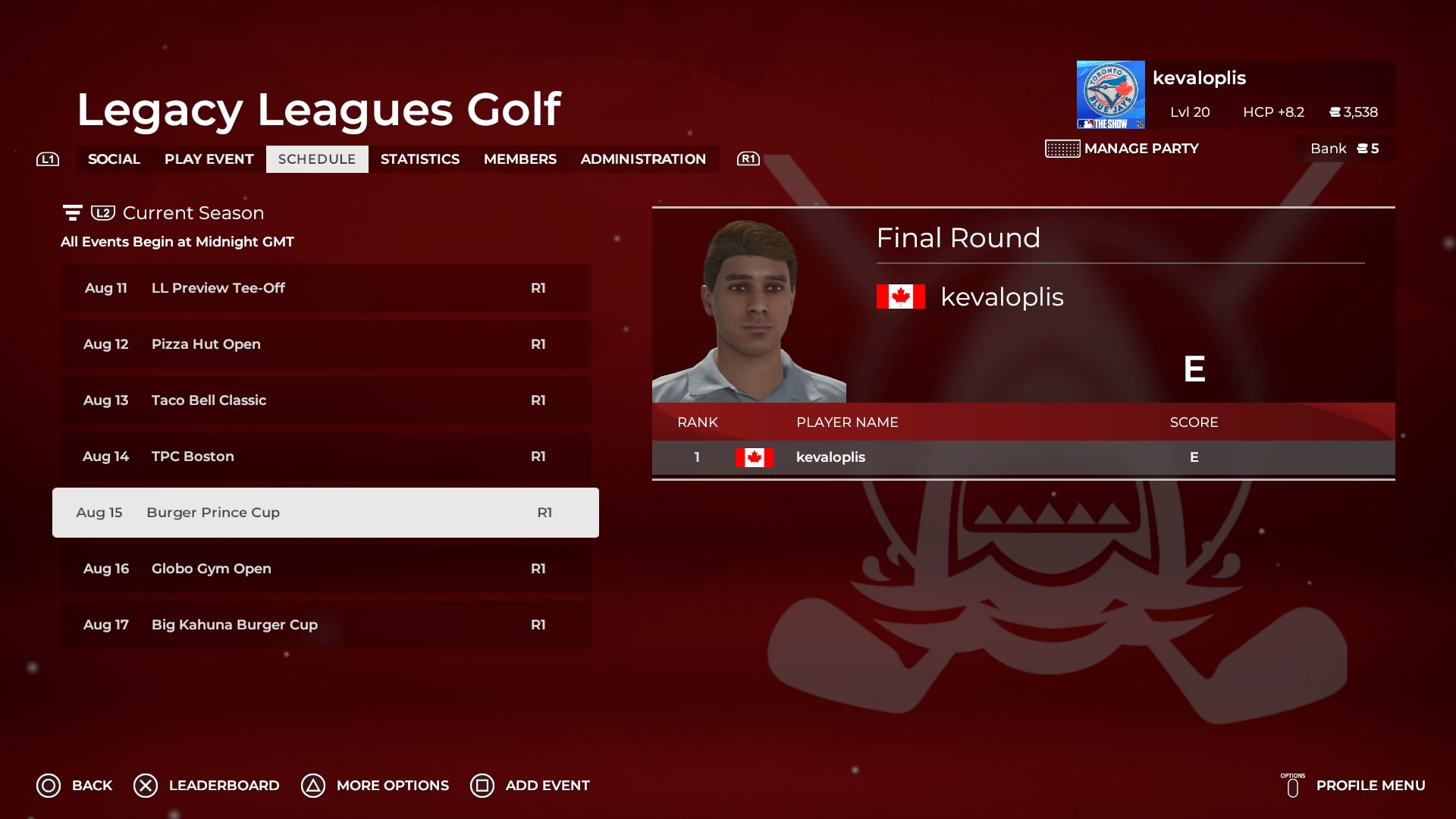Pick the TPC Boston event row
Viewport: 1456px width, 819px height.
pos(326,457)
